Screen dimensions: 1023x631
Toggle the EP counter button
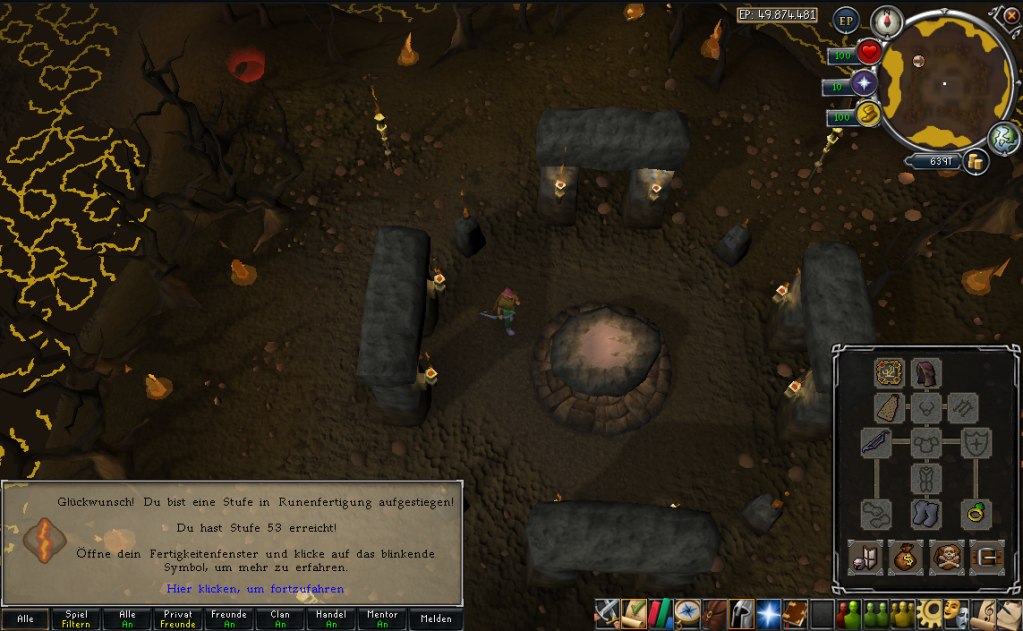tap(847, 20)
